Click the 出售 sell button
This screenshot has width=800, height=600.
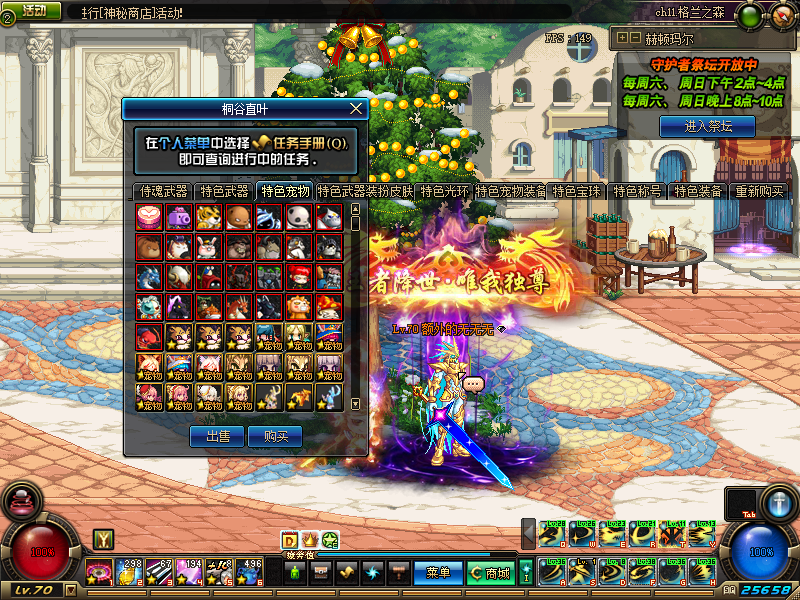(x=218, y=436)
